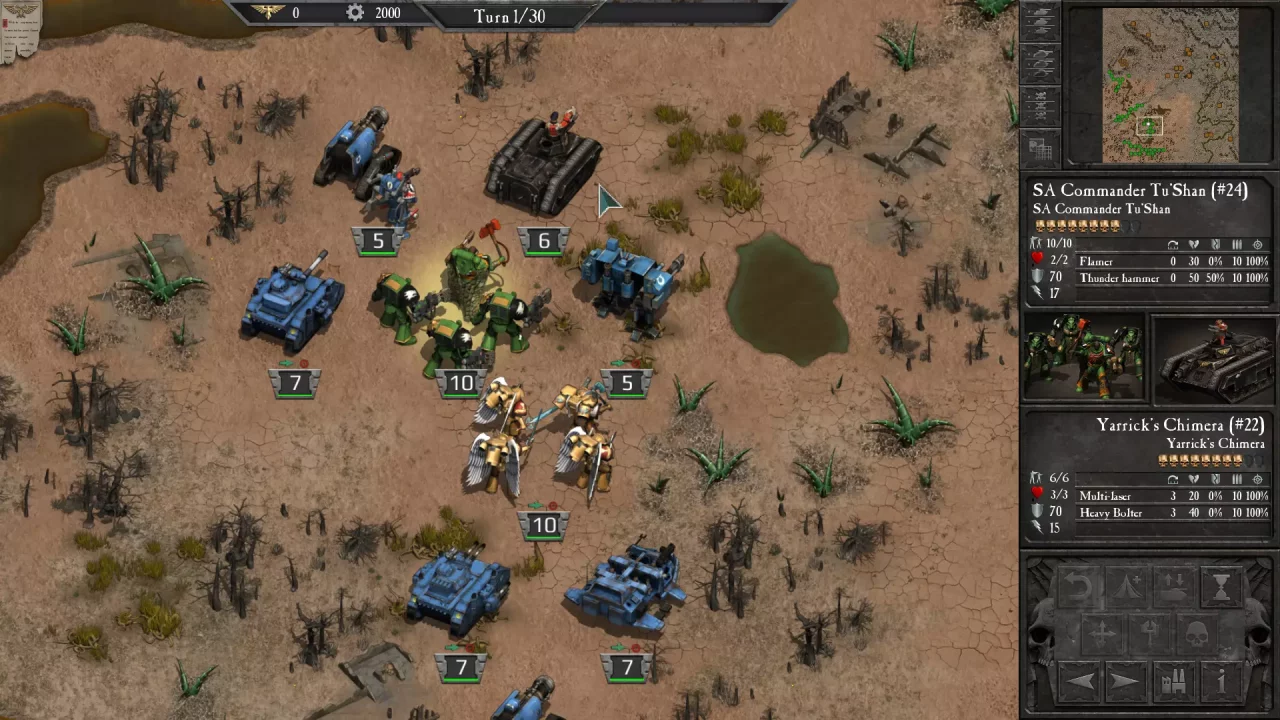Toggle the air units filter icon
Image resolution: width=1280 pixels, height=720 pixels.
coord(1040,65)
